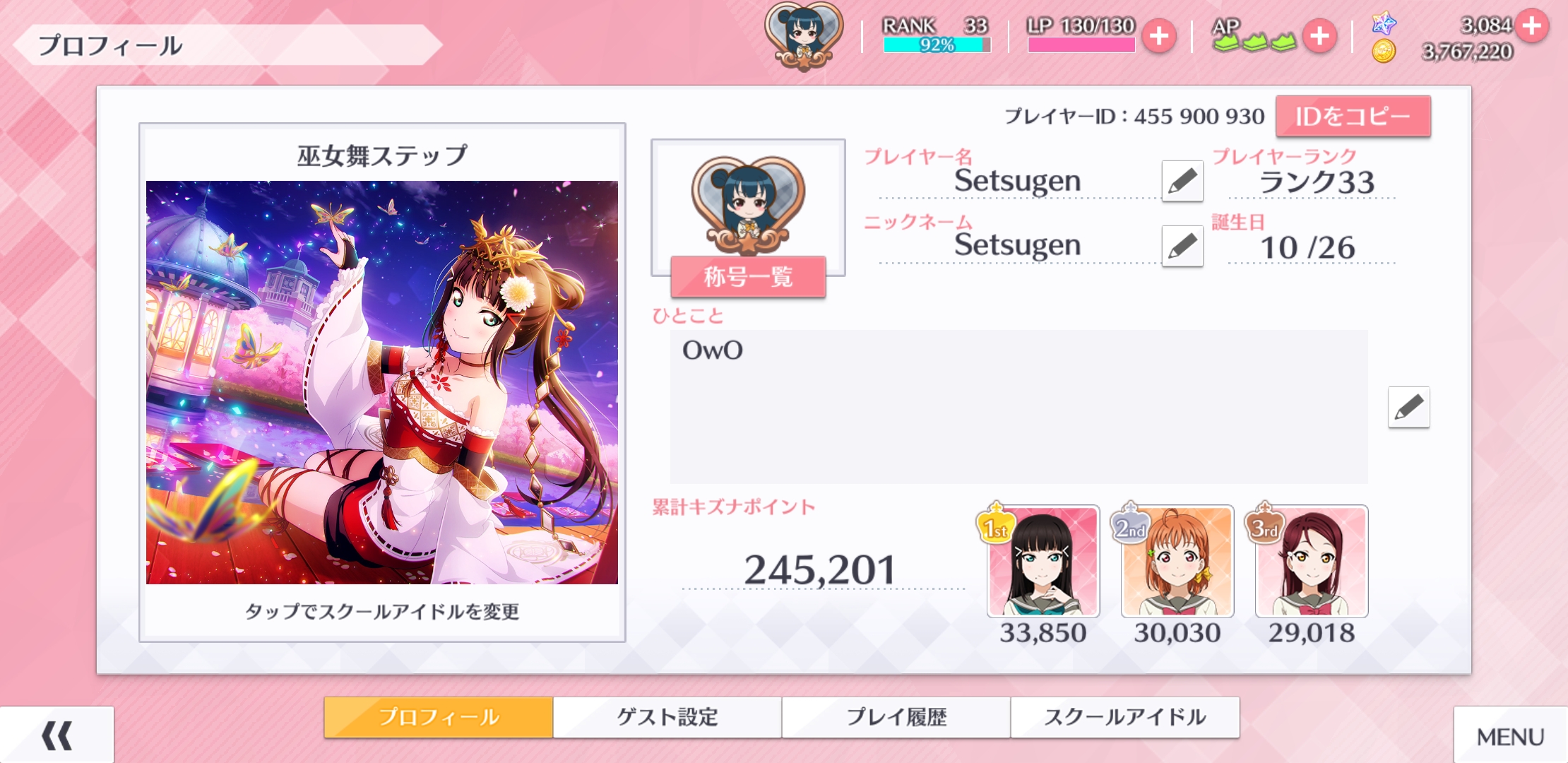Add AP using the plus button
This screenshot has height=763, width=1568.
point(1319,37)
